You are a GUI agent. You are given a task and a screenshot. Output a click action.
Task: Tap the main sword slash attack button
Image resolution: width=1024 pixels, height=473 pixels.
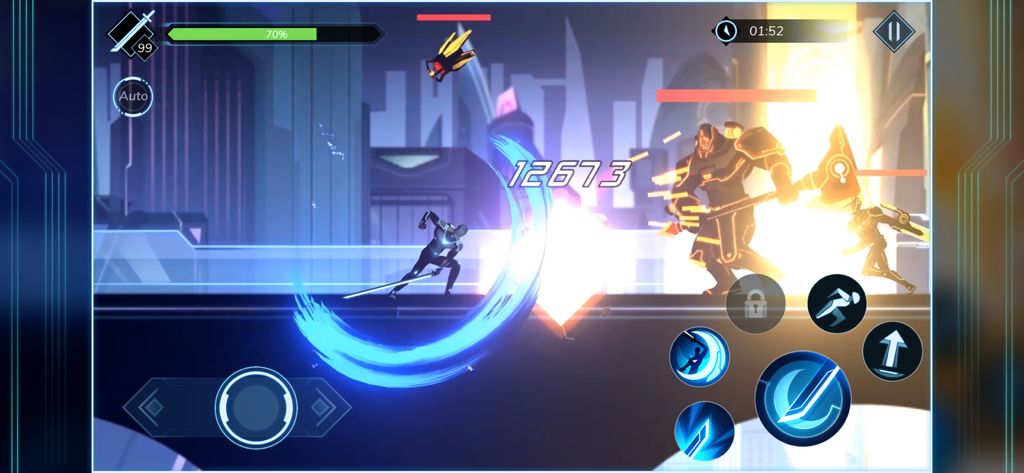coord(802,398)
